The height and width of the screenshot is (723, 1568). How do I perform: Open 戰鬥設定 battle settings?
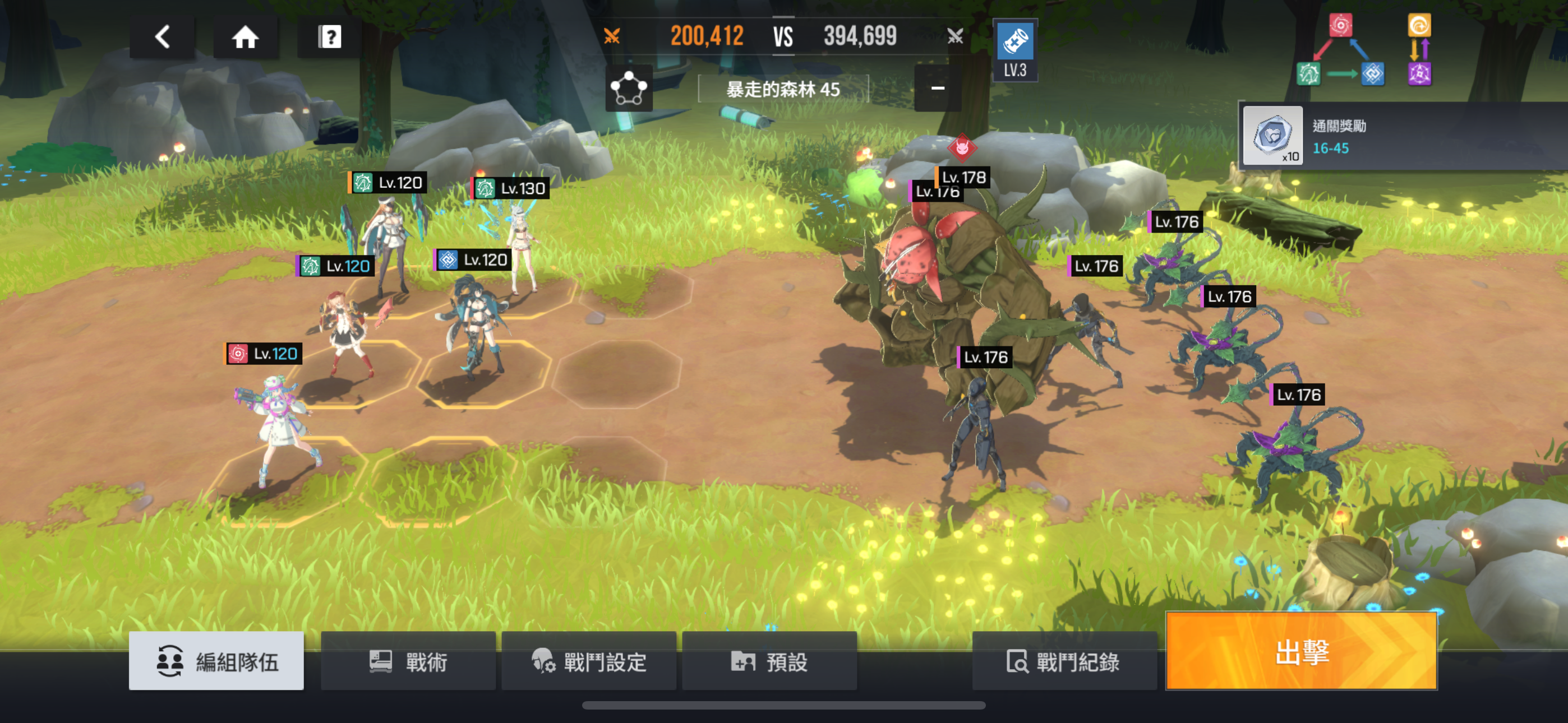point(589,661)
